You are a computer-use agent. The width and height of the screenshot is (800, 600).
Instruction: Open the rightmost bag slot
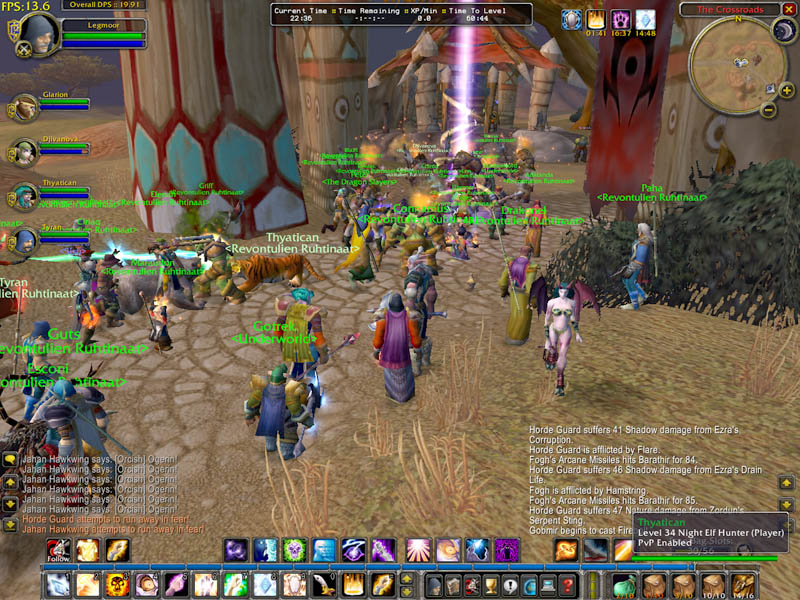[x=742, y=585]
